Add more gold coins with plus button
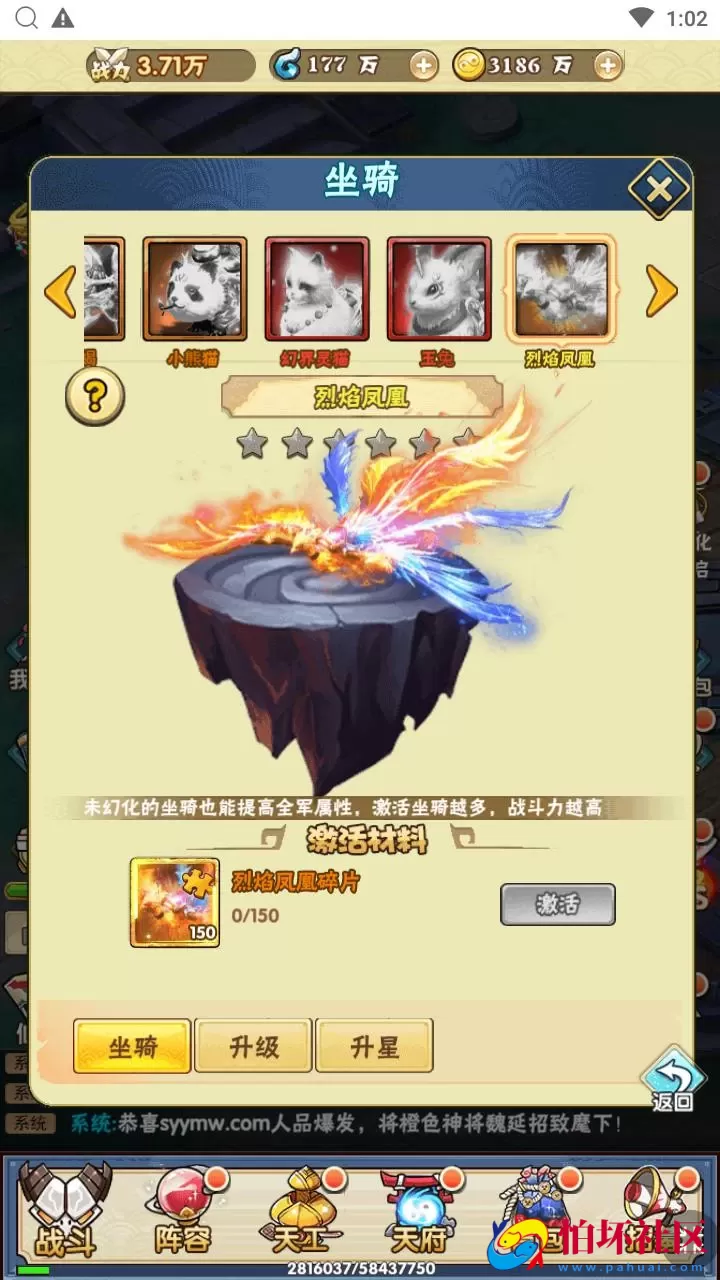Image resolution: width=720 pixels, height=1280 pixels. tap(607, 66)
